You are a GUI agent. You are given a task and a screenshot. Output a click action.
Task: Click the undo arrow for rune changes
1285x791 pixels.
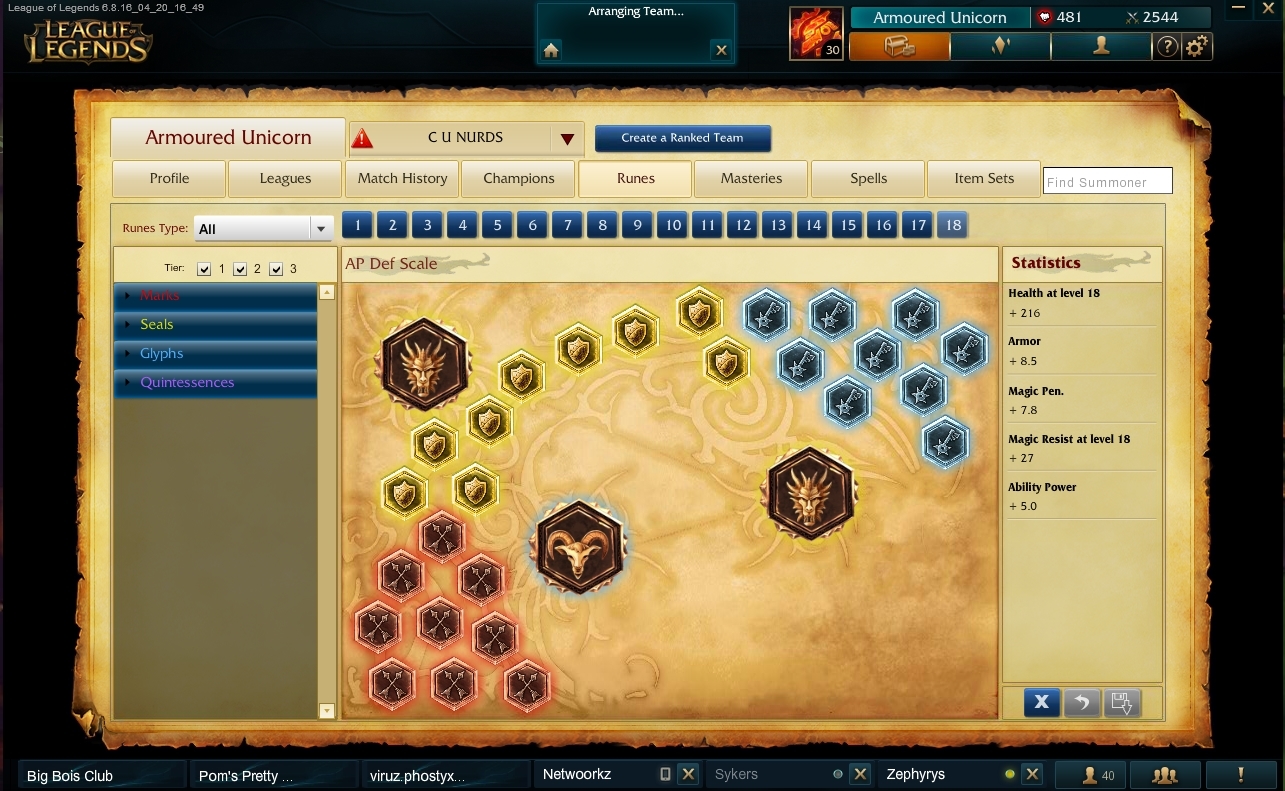point(1081,703)
